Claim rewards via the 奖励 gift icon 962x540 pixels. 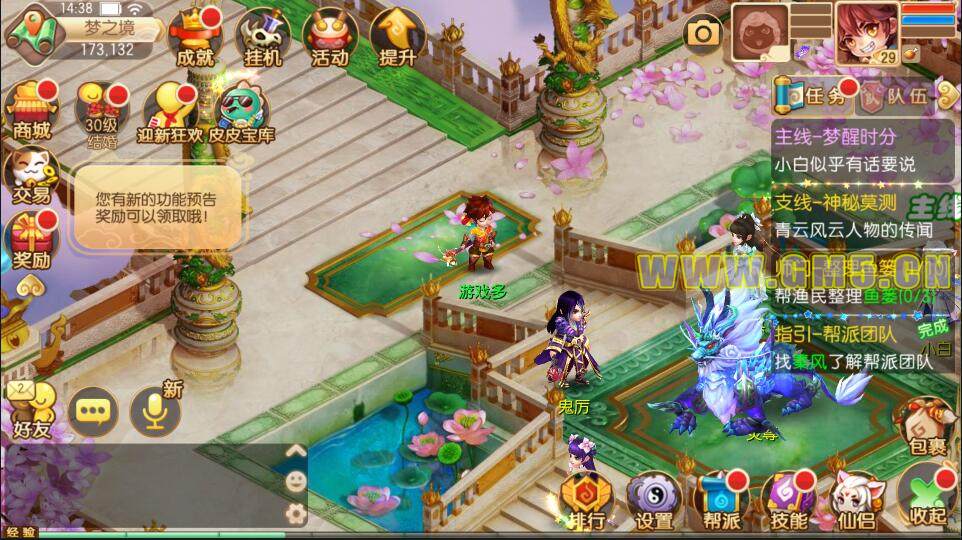coord(31,240)
